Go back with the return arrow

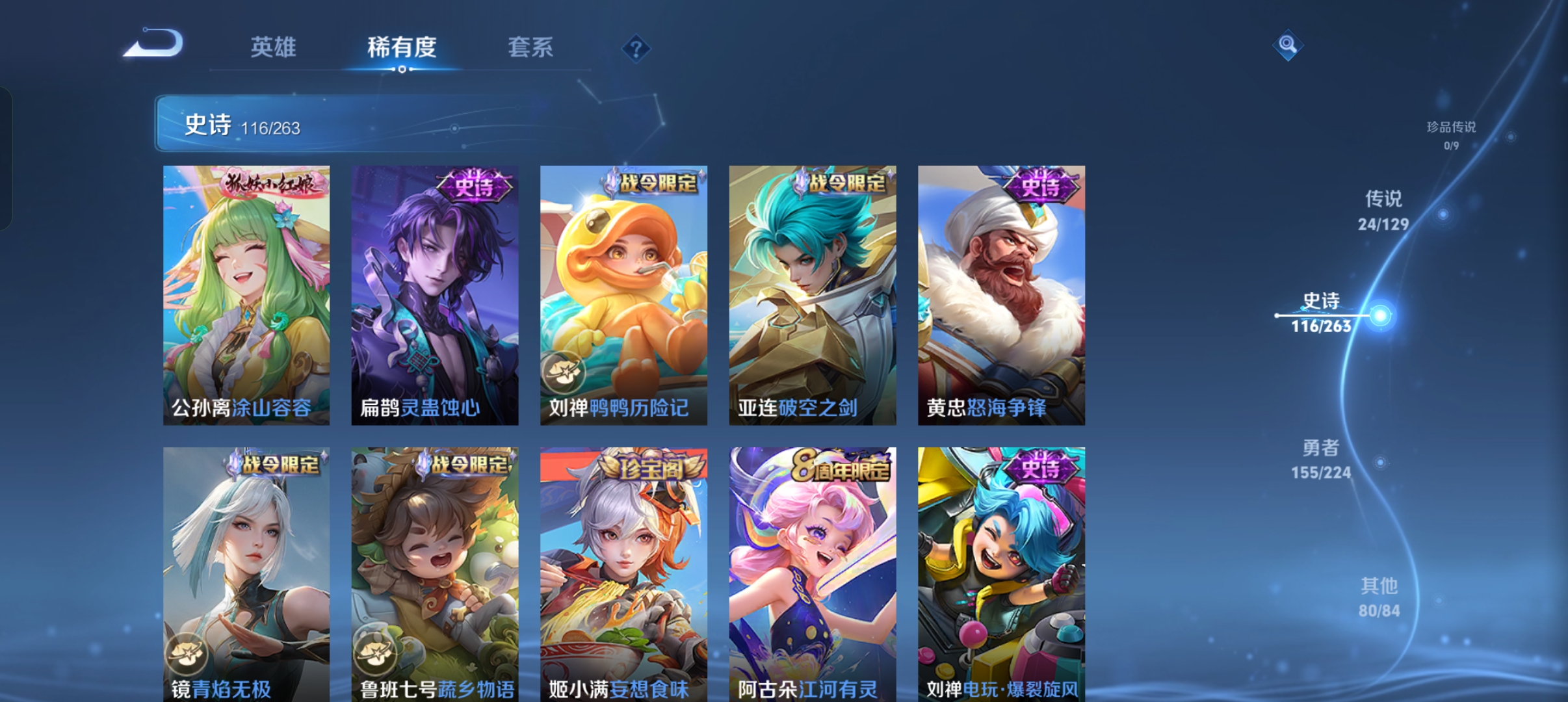coord(155,44)
